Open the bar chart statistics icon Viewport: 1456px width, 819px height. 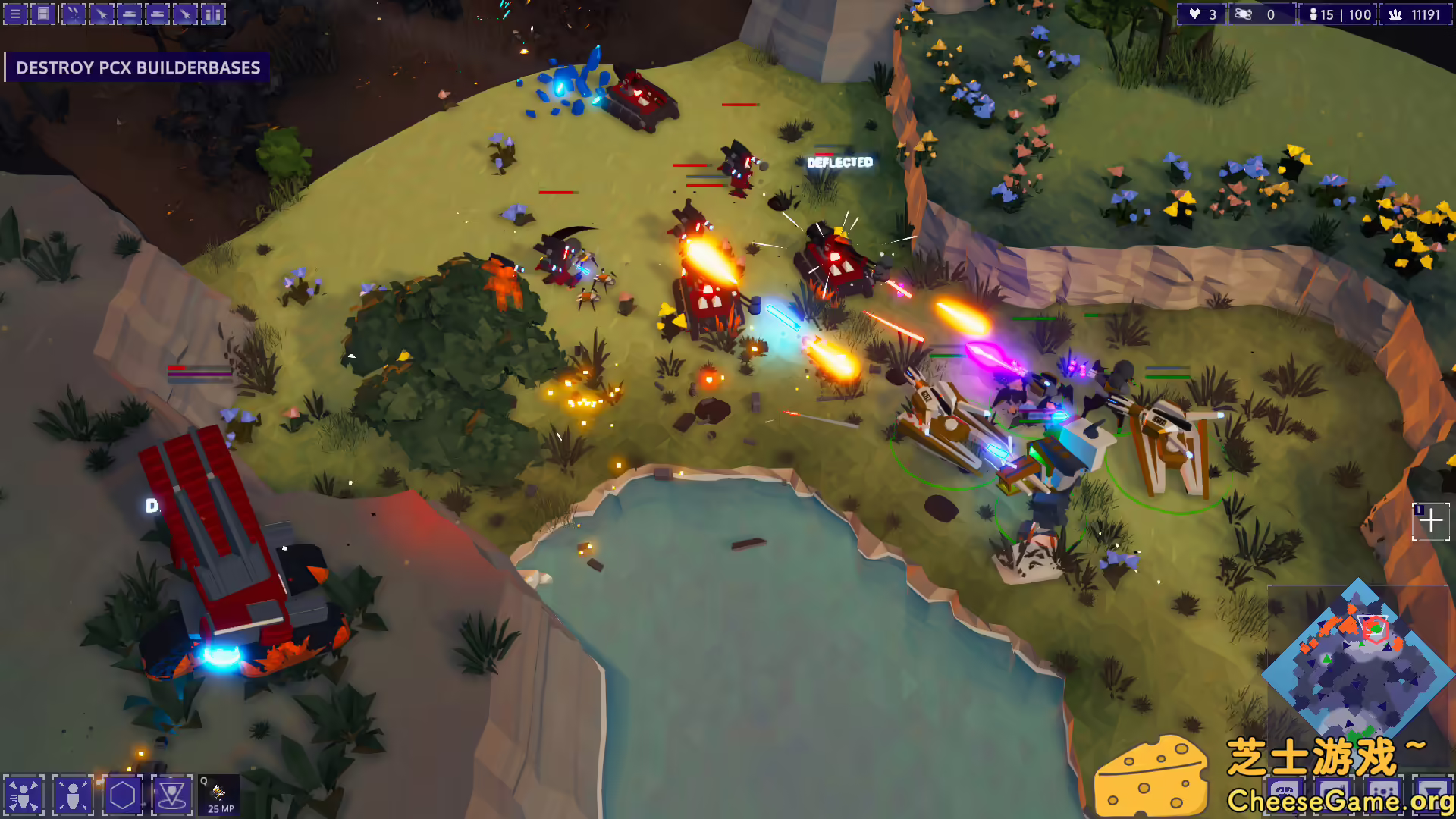point(213,14)
